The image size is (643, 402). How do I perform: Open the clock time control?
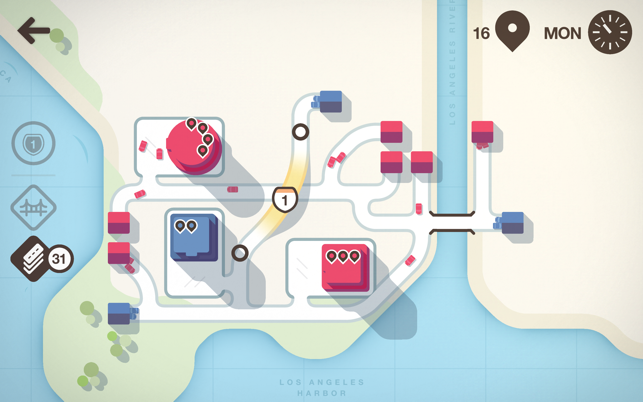tap(610, 32)
